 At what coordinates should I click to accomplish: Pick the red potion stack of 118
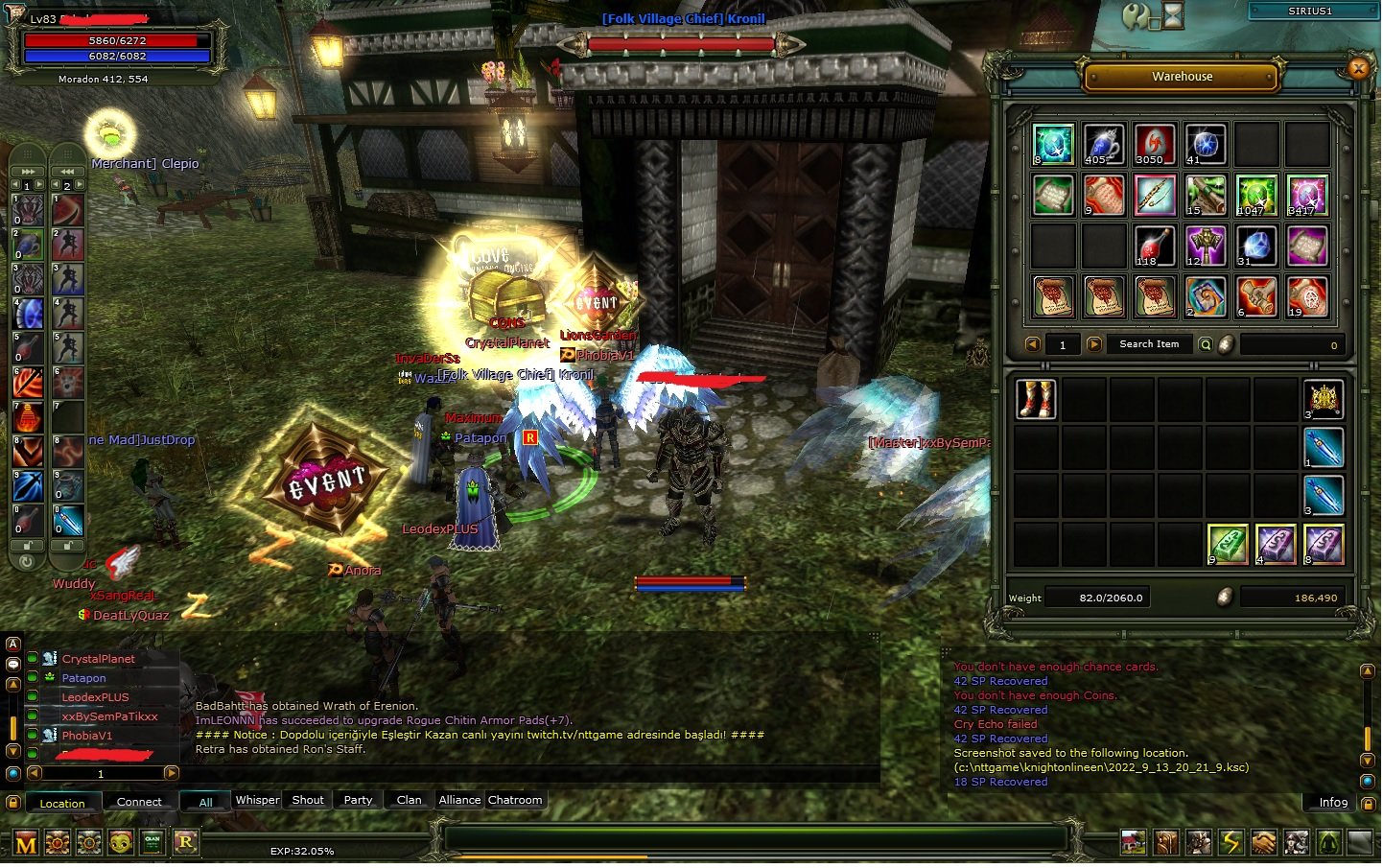pyautogui.click(x=1154, y=246)
